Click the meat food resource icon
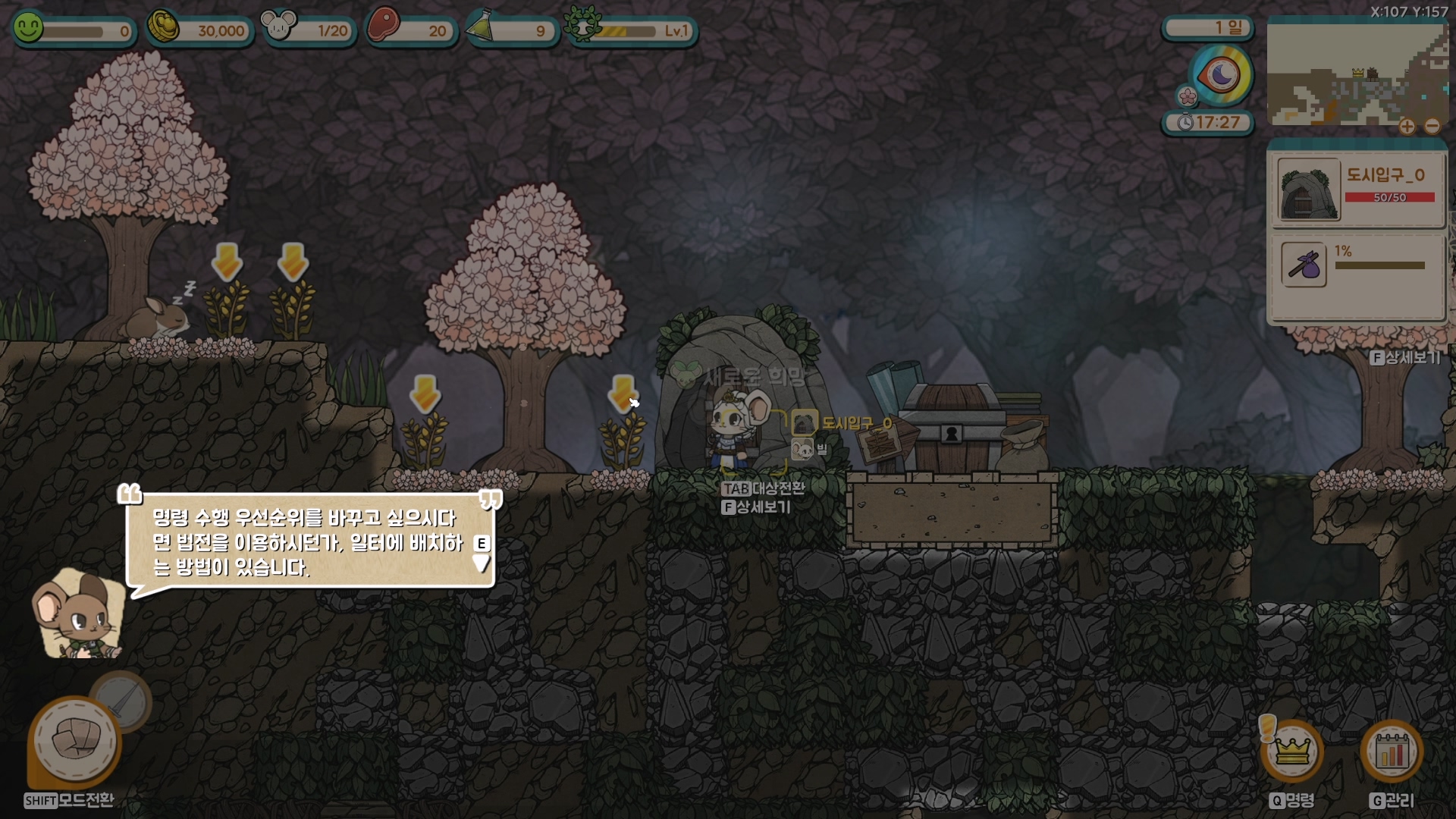1456x819 pixels. [x=383, y=26]
